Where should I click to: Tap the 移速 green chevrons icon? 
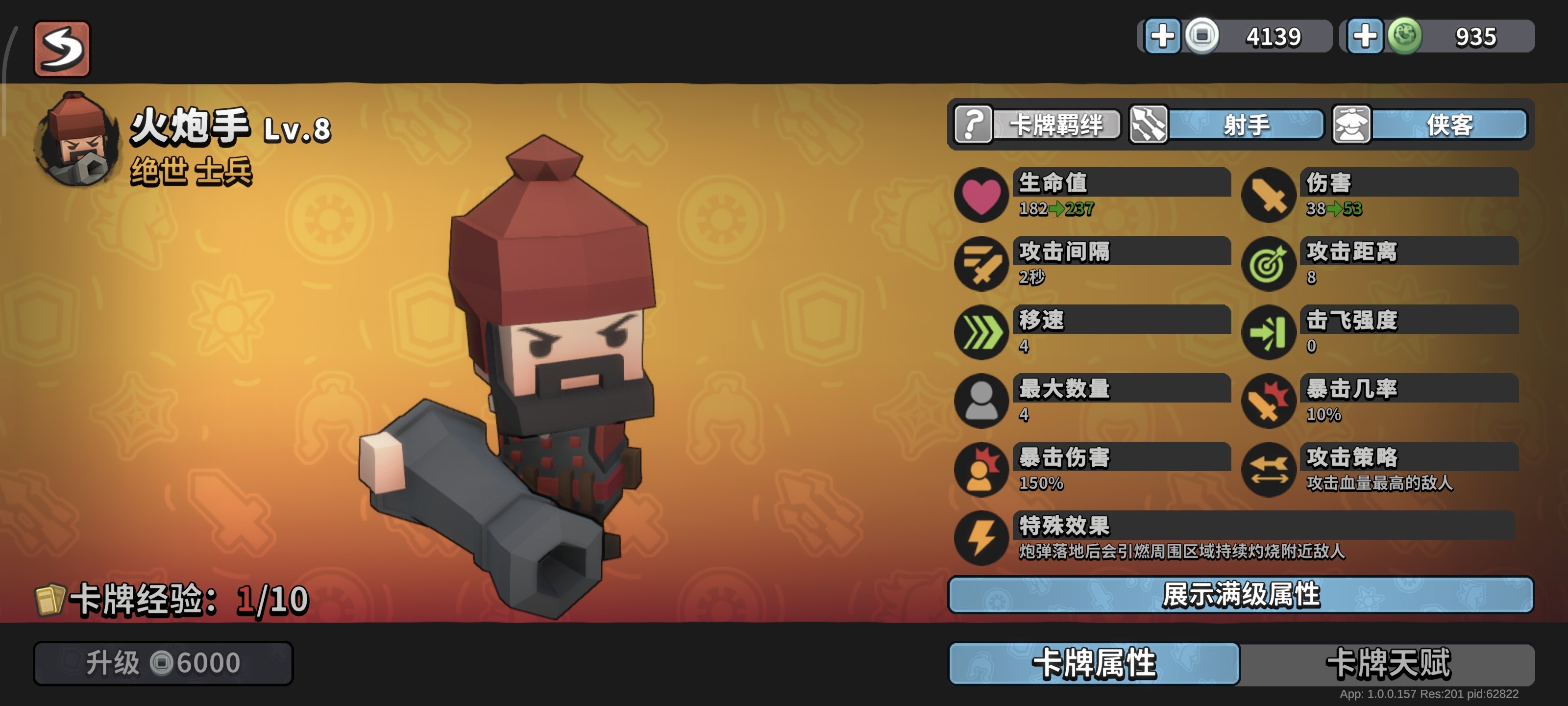(981, 332)
